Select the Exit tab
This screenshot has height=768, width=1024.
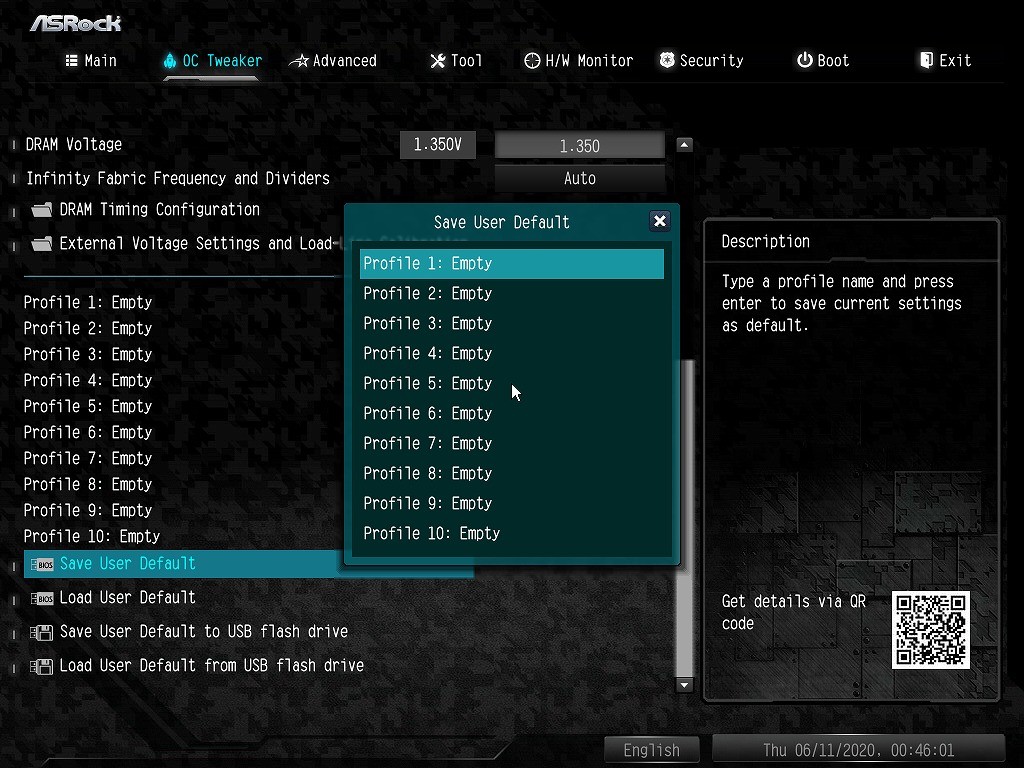coord(945,61)
